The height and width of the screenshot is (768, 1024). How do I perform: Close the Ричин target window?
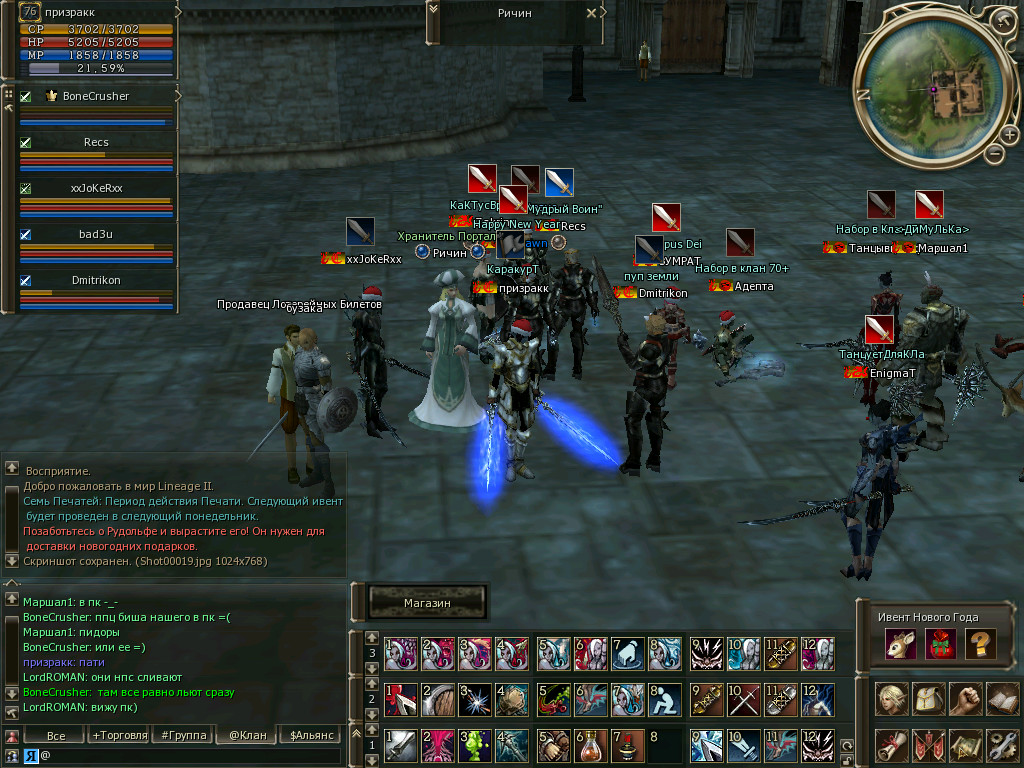(x=591, y=13)
